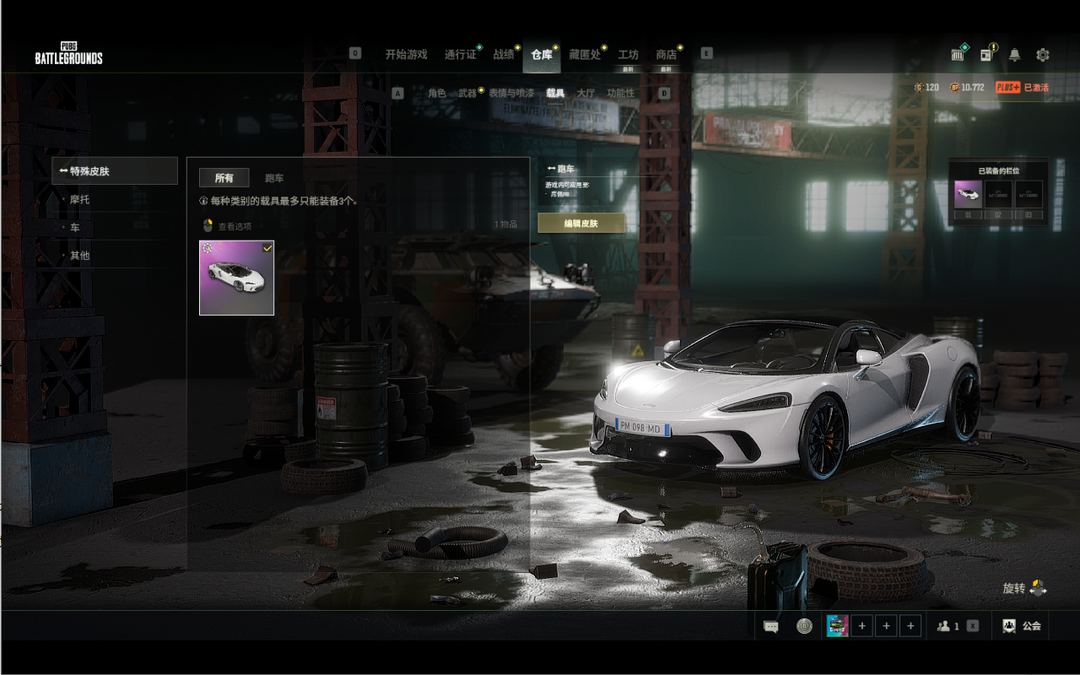Viewport: 1080px width, 675px height.
Task: Show the 大厅 lobby items tab
Action: (x=586, y=93)
